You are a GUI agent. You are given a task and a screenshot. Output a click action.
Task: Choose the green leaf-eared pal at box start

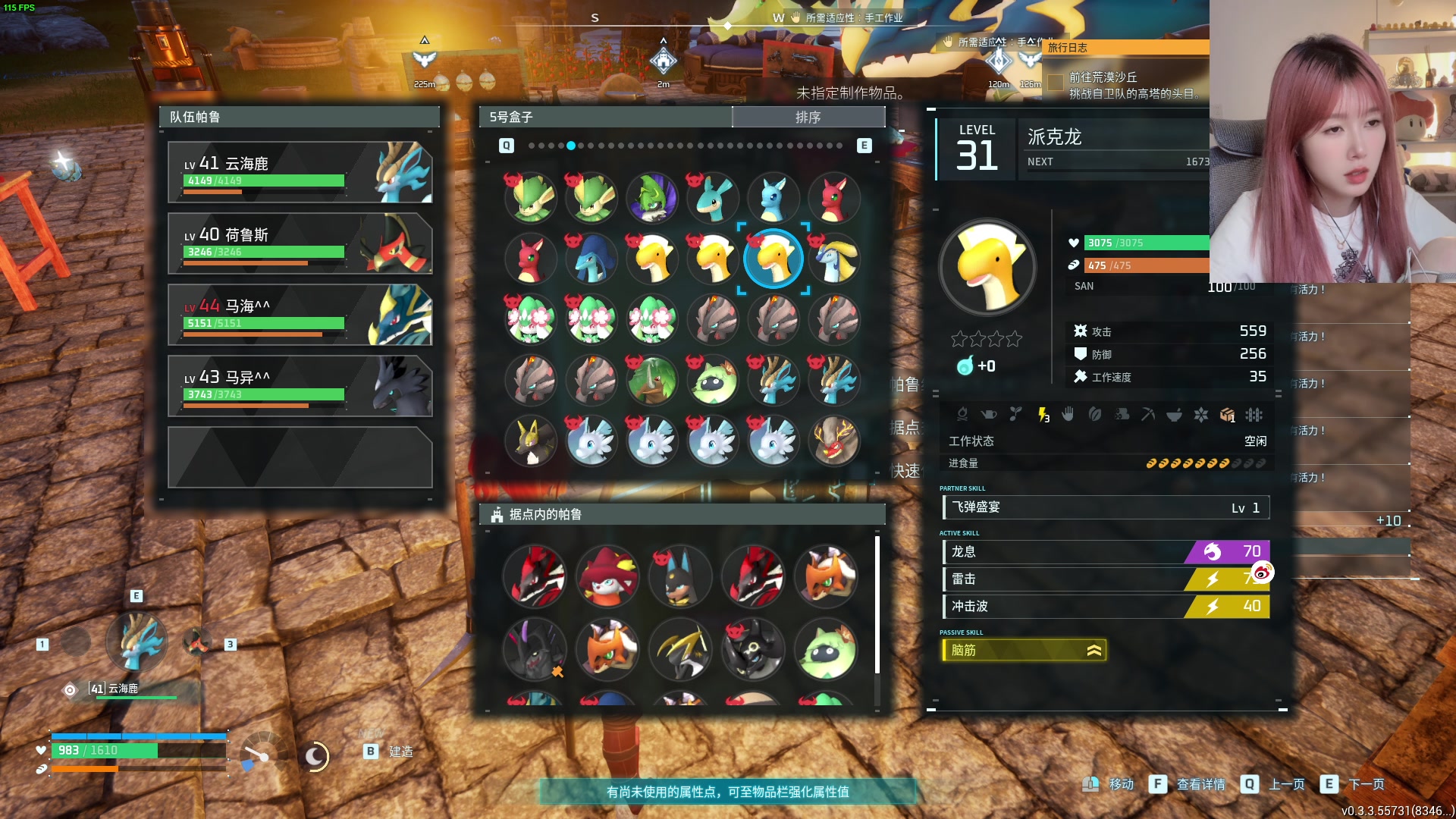[531, 198]
